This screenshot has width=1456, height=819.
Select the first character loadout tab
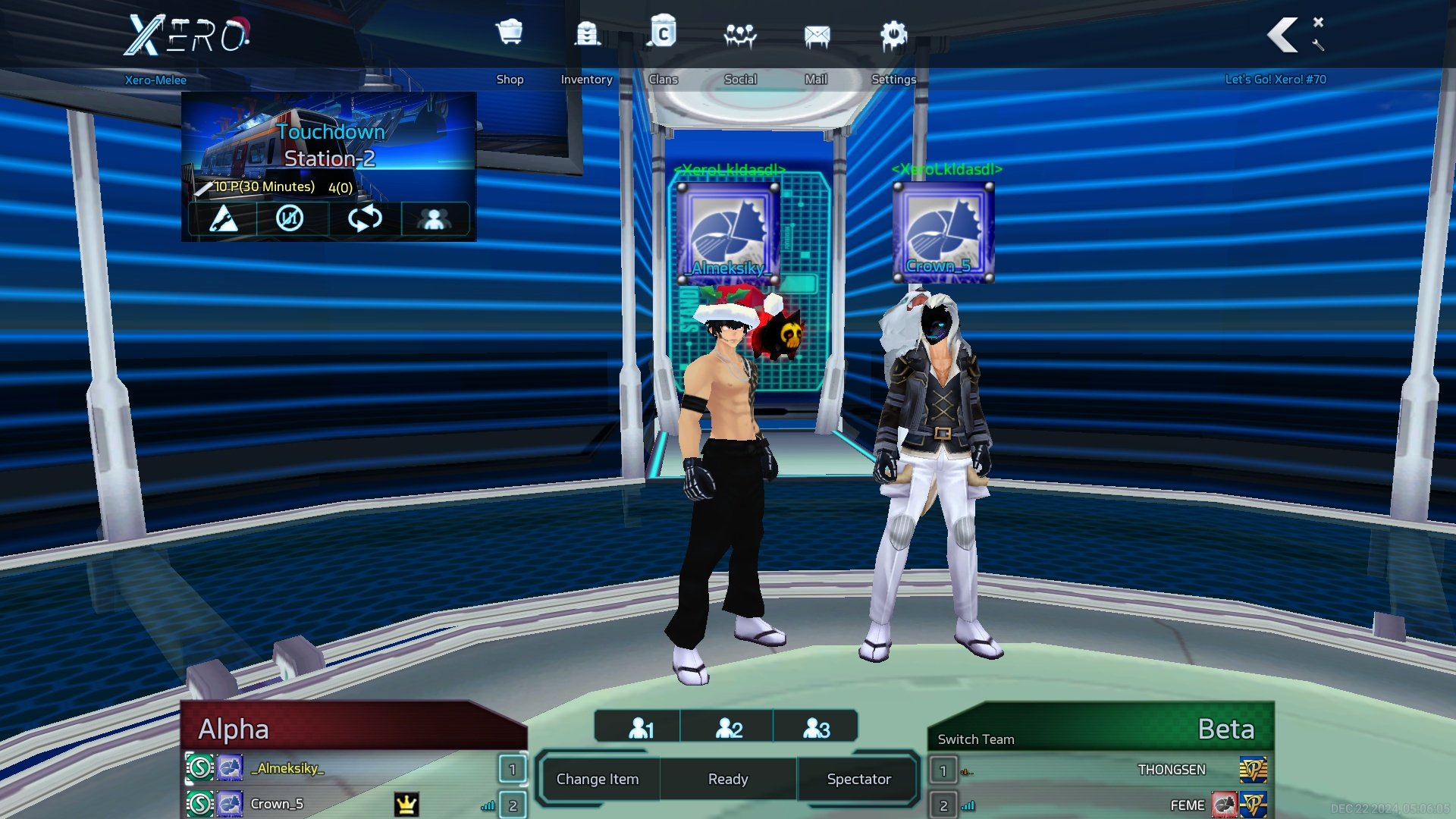click(641, 728)
